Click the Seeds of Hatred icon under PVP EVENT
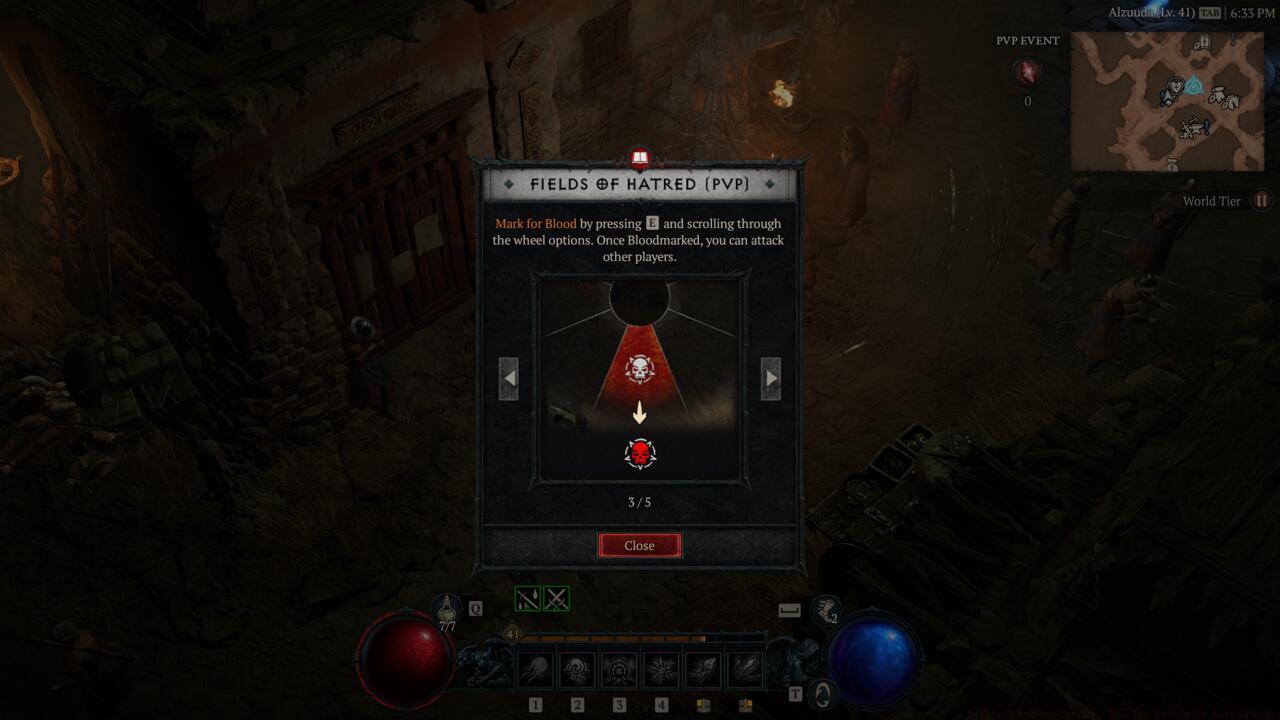 tap(1026, 72)
